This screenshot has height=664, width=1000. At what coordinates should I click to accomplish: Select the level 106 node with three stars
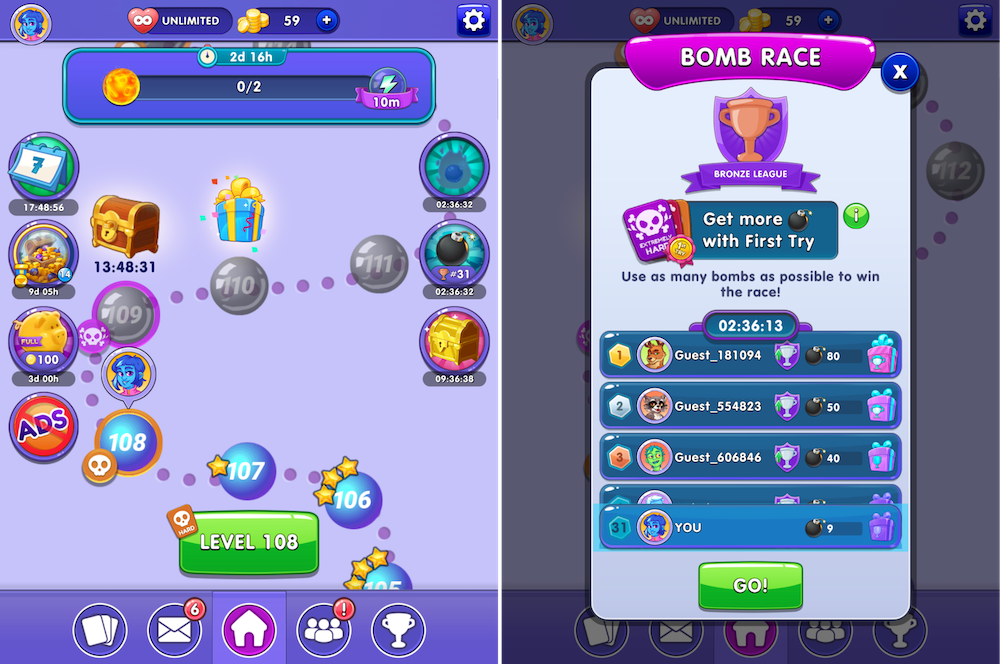352,499
